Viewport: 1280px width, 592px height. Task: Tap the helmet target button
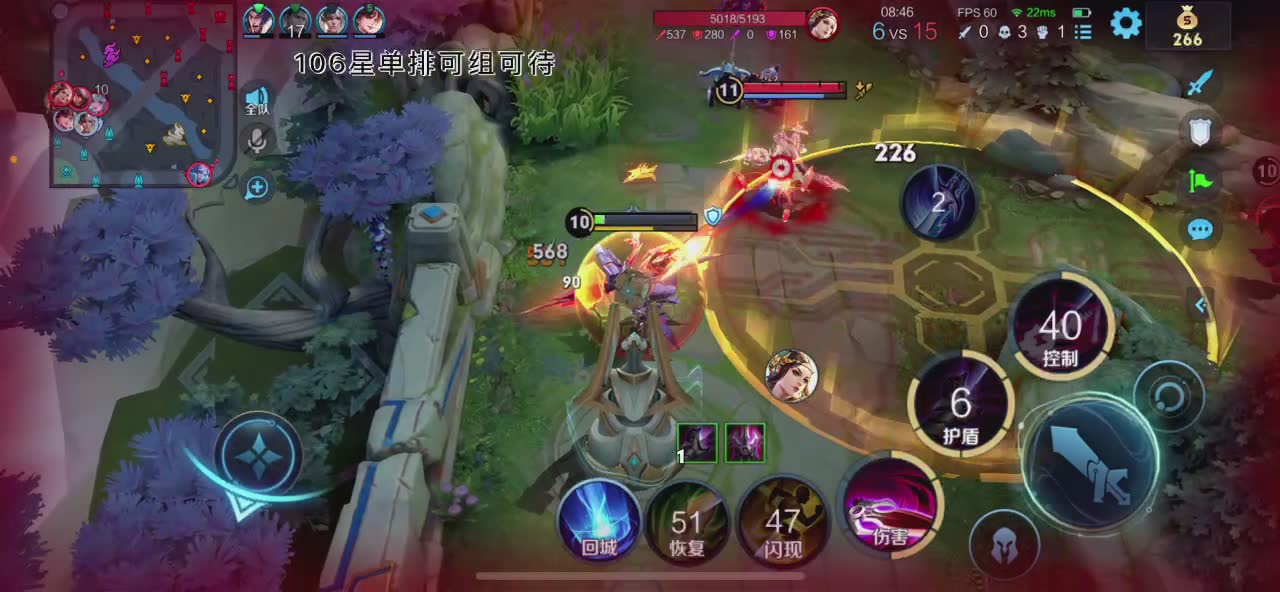pos(1004,545)
